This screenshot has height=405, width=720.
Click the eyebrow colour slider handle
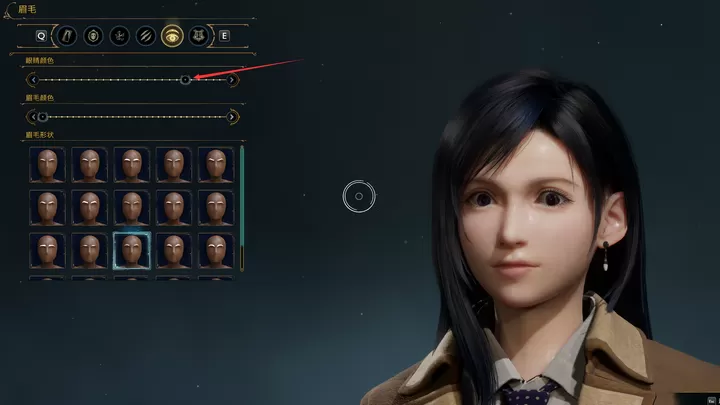tap(42, 116)
